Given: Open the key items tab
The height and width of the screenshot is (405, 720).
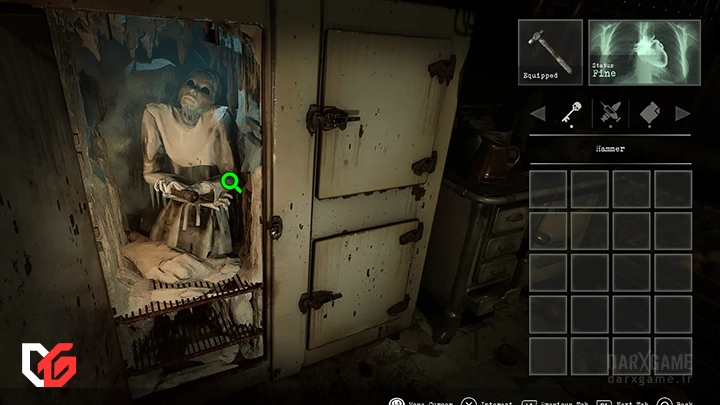Looking at the screenshot, I should (572, 114).
